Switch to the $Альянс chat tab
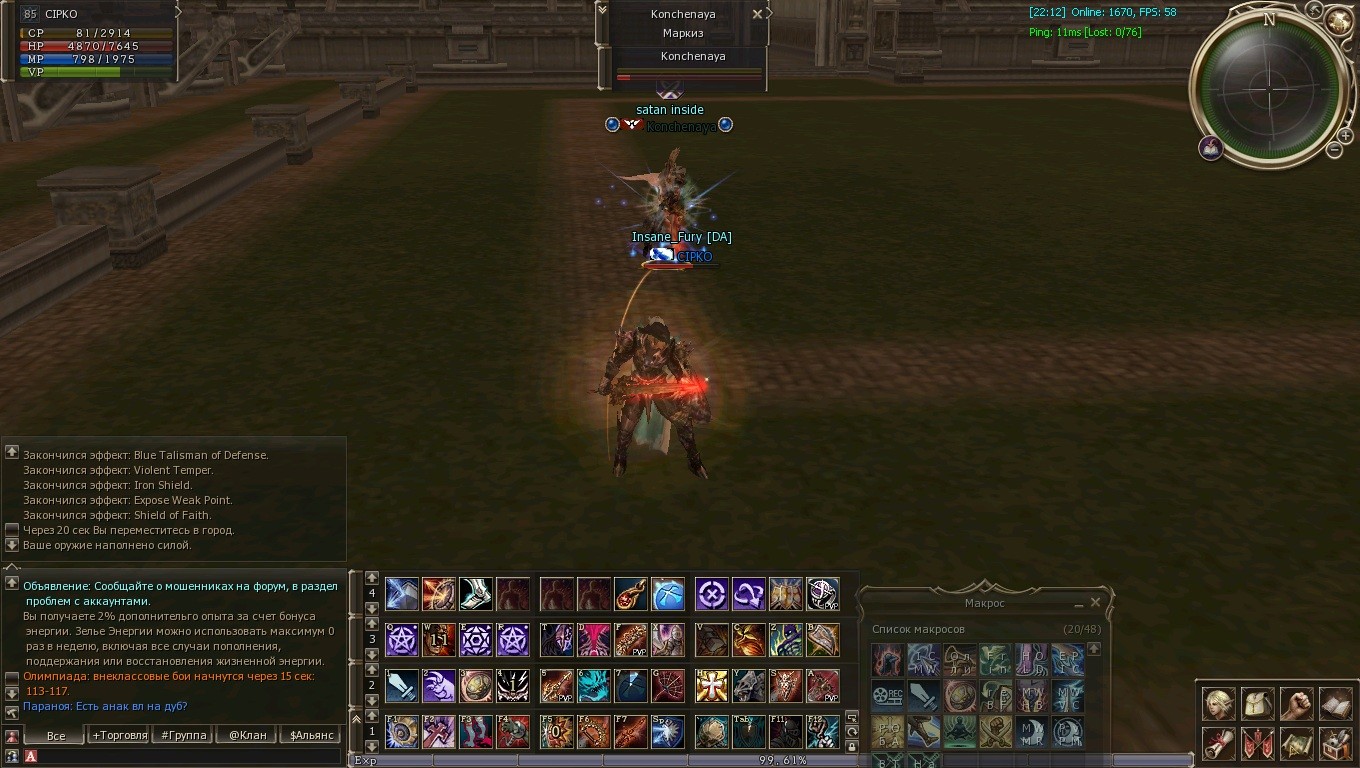Image resolution: width=1360 pixels, height=768 pixels. (311, 735)
